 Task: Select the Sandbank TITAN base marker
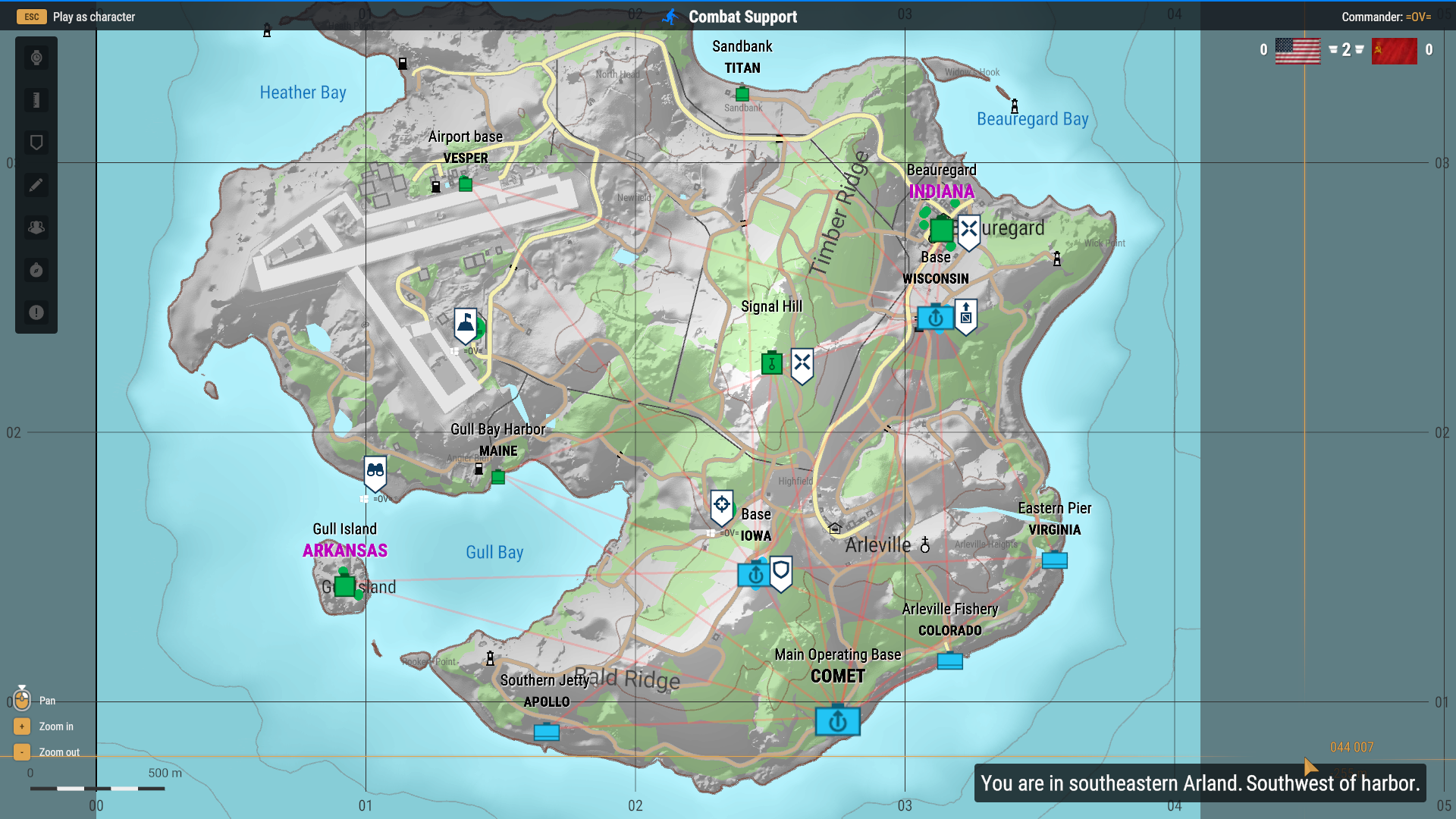click(742, 94)
